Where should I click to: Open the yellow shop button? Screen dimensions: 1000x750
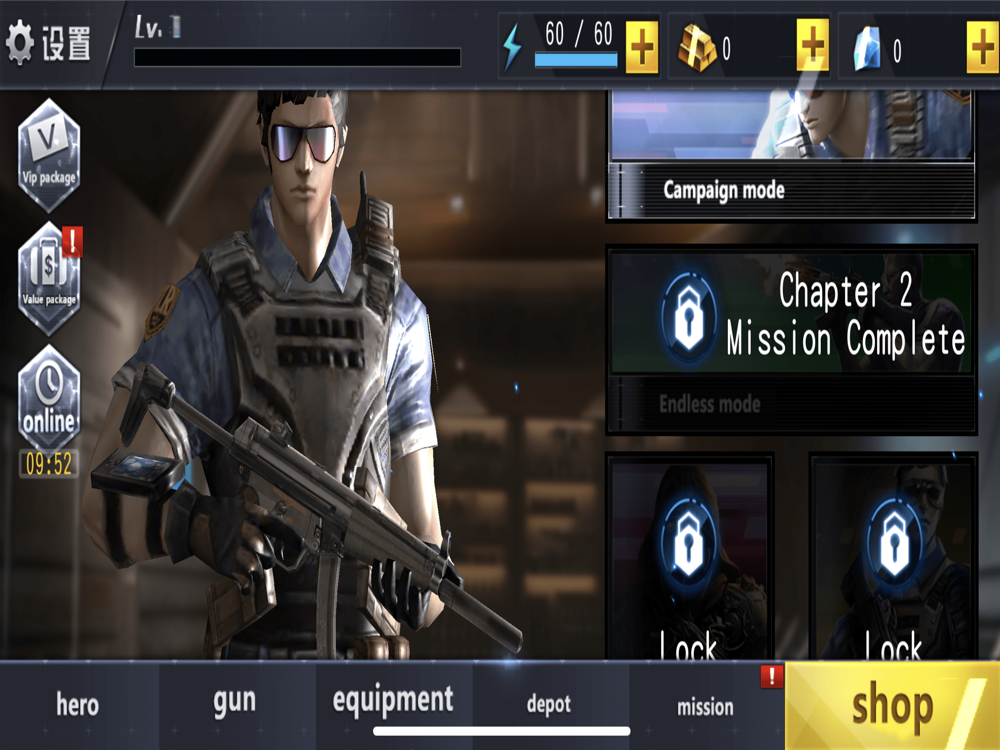(x=892, y=706)
